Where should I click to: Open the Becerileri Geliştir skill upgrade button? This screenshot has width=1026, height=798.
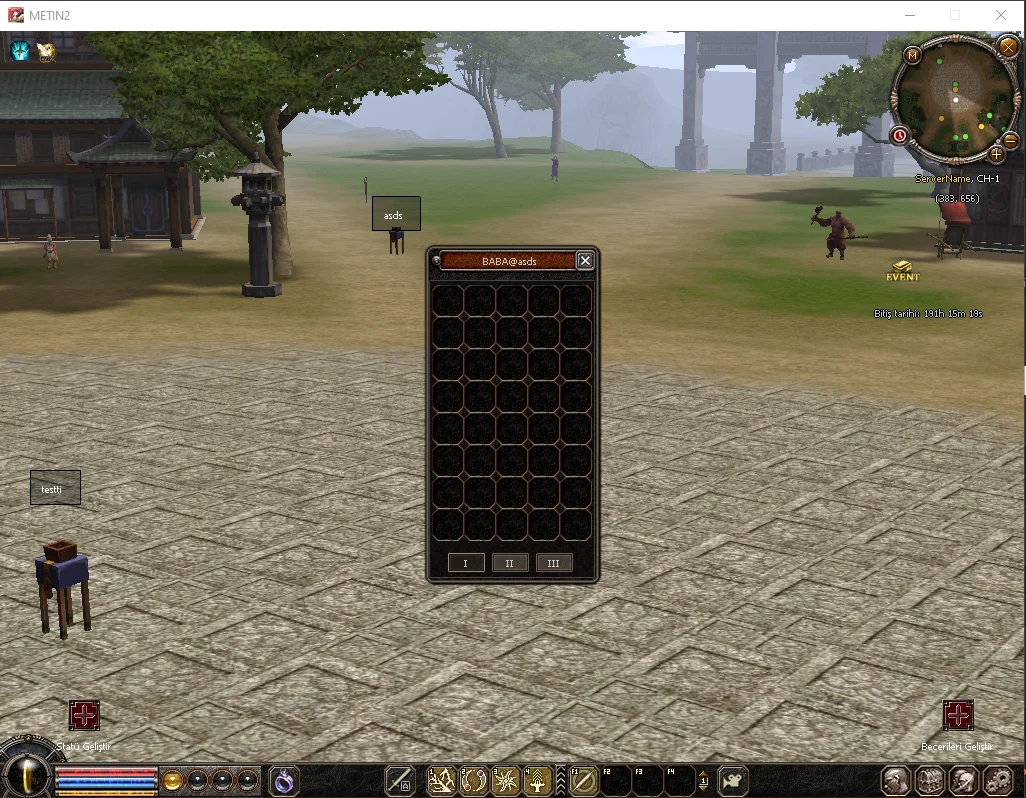point(958,715)
